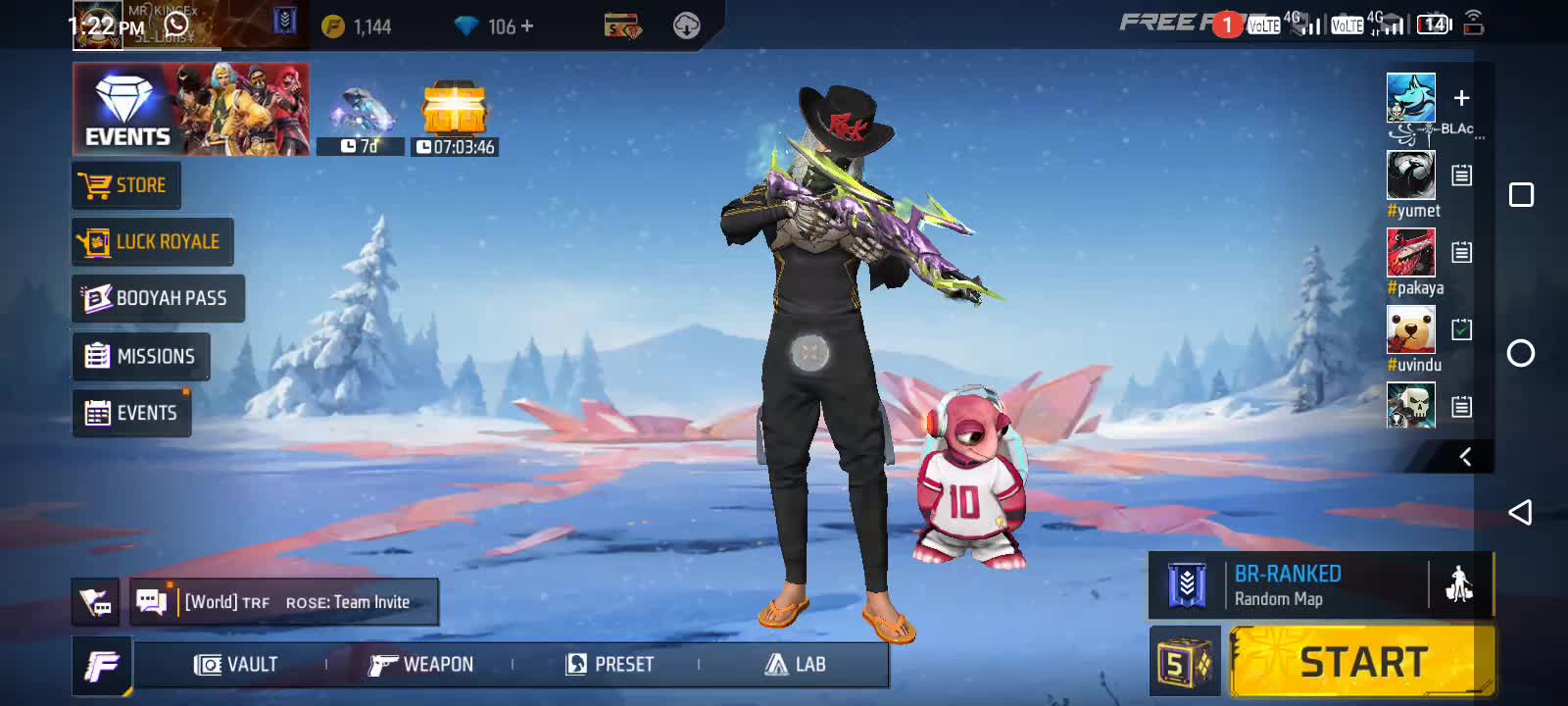Open the Booyah Pass
Screen dimensions: 1568x706
pyautogui.click(x=158, y=298)
